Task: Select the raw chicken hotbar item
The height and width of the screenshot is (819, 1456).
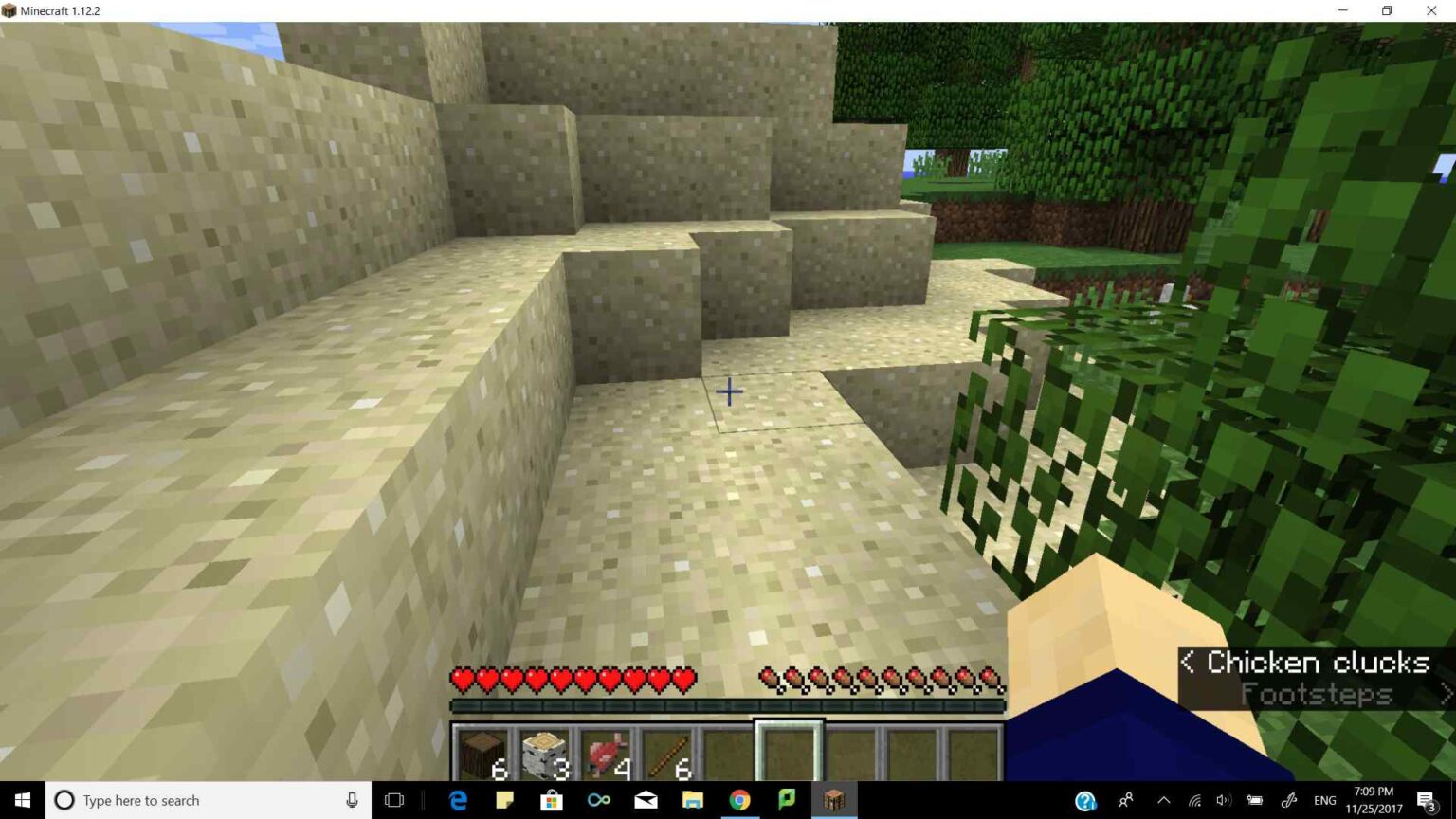Action: pos(607,752)
